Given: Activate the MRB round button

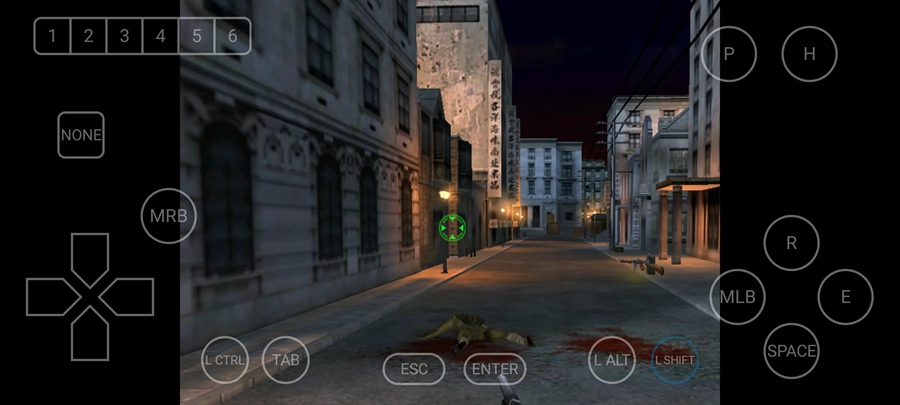Looking at the screenshot, I should pos(168,216).
